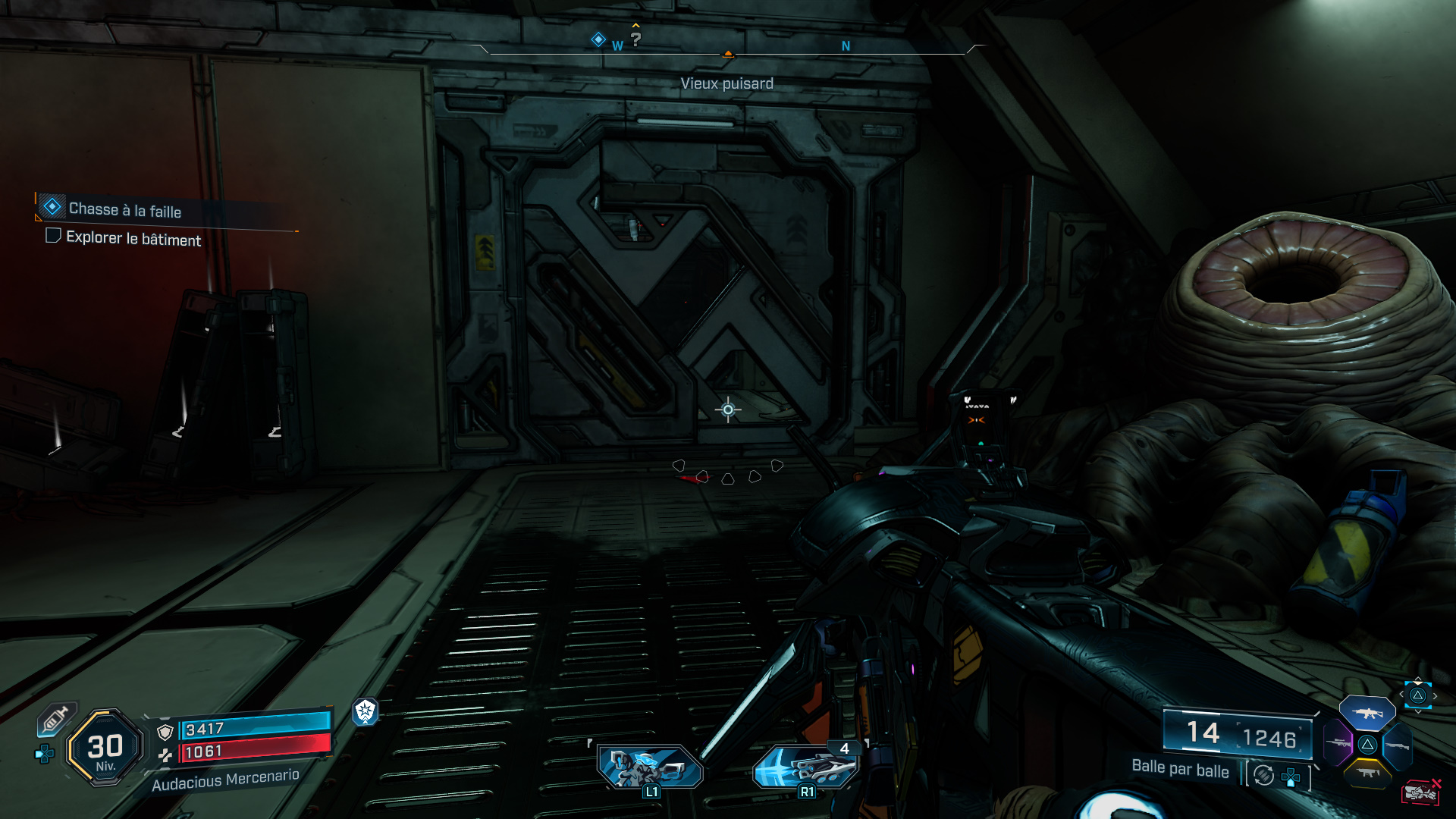Image resolution: width=1456 pixels, height=819 pixels.
Task: Choose the yellow-bordered submachine gun slot
Action: point(1367,773)
